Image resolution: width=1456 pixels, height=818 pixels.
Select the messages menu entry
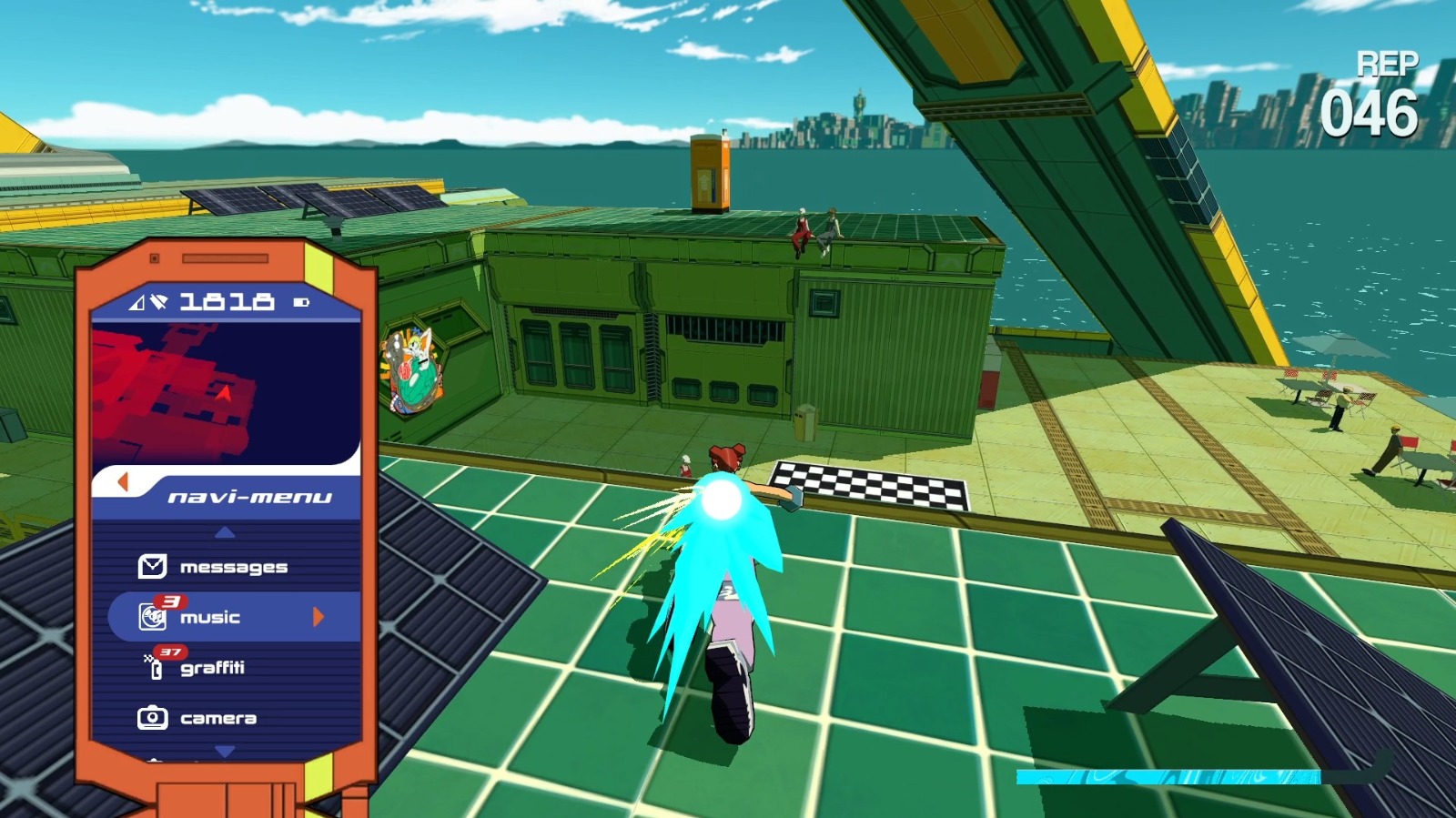235,566
